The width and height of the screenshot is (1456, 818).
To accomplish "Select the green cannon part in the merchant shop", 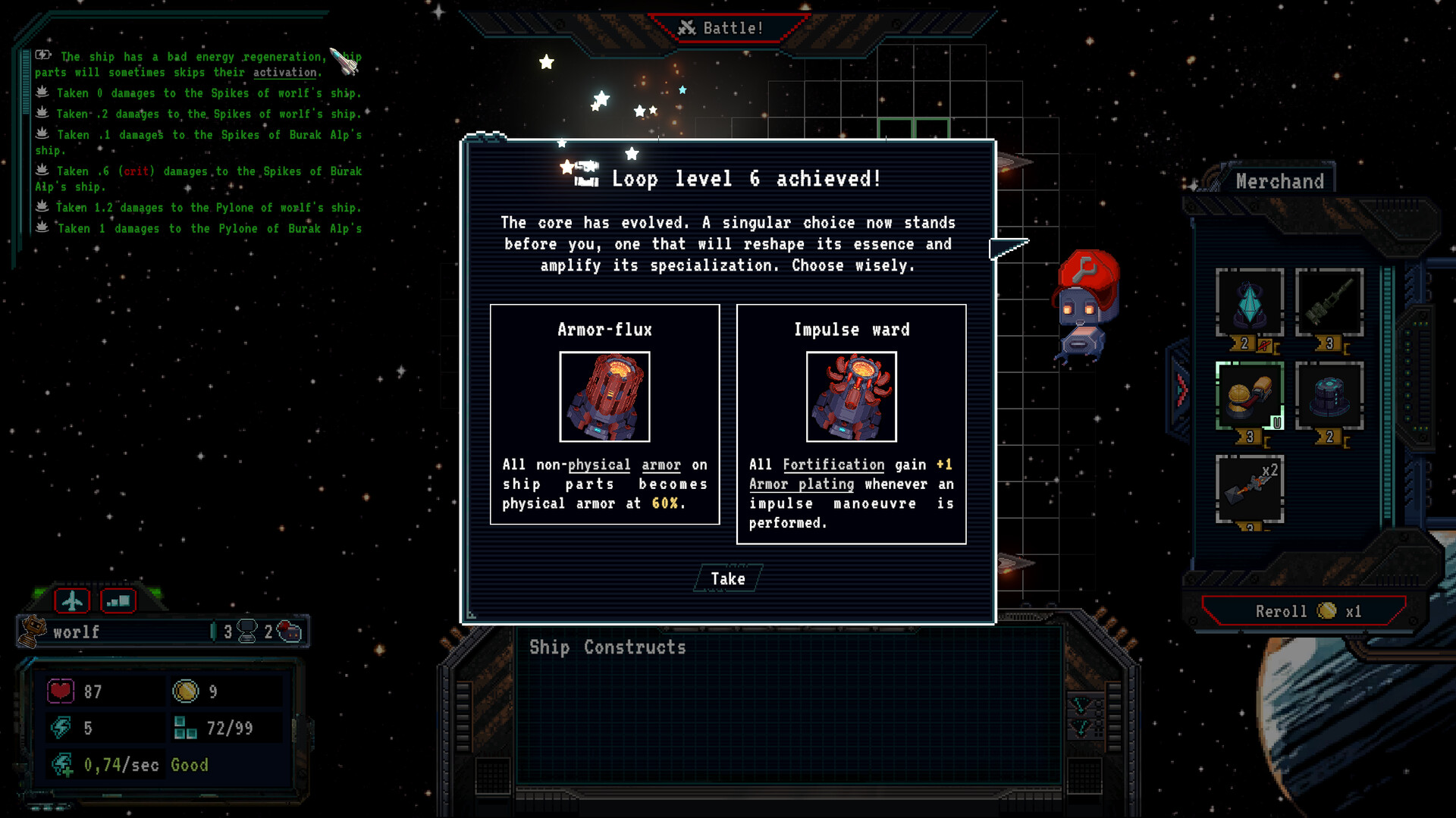I will pyautogui.click(x=1329, y=302).
